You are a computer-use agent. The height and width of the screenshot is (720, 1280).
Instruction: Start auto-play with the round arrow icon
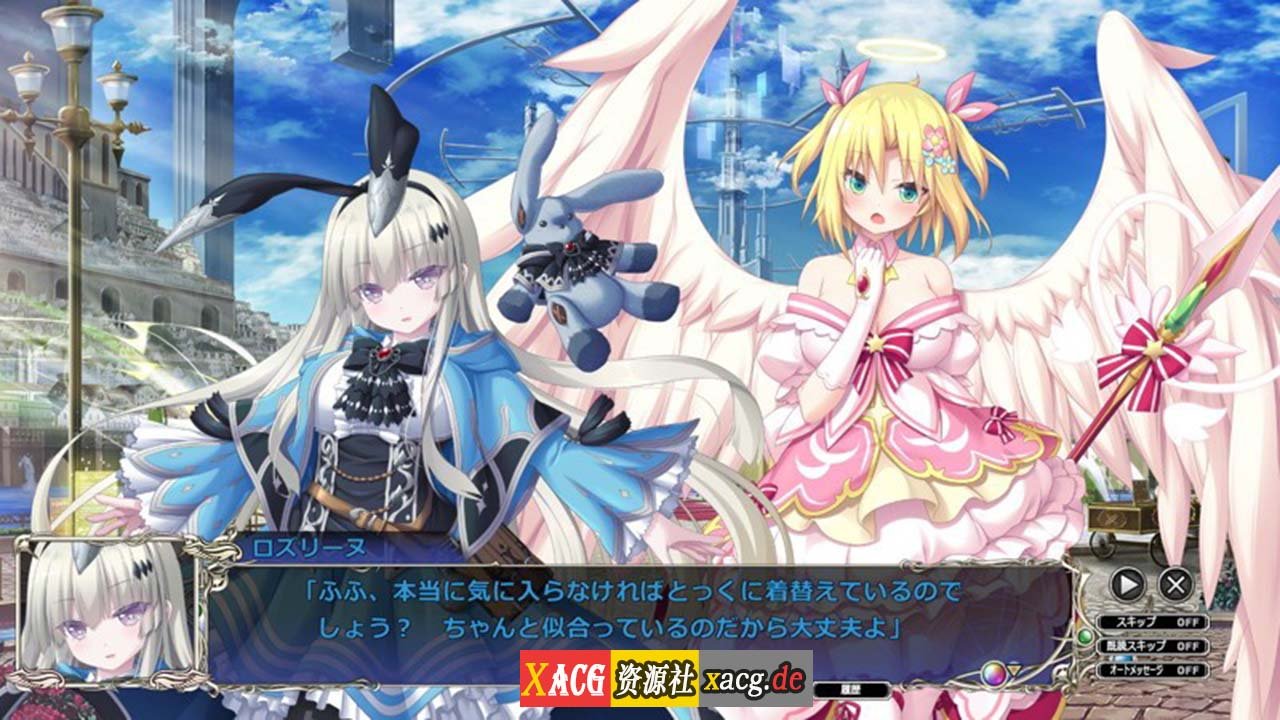click(x=1126, y=584)
